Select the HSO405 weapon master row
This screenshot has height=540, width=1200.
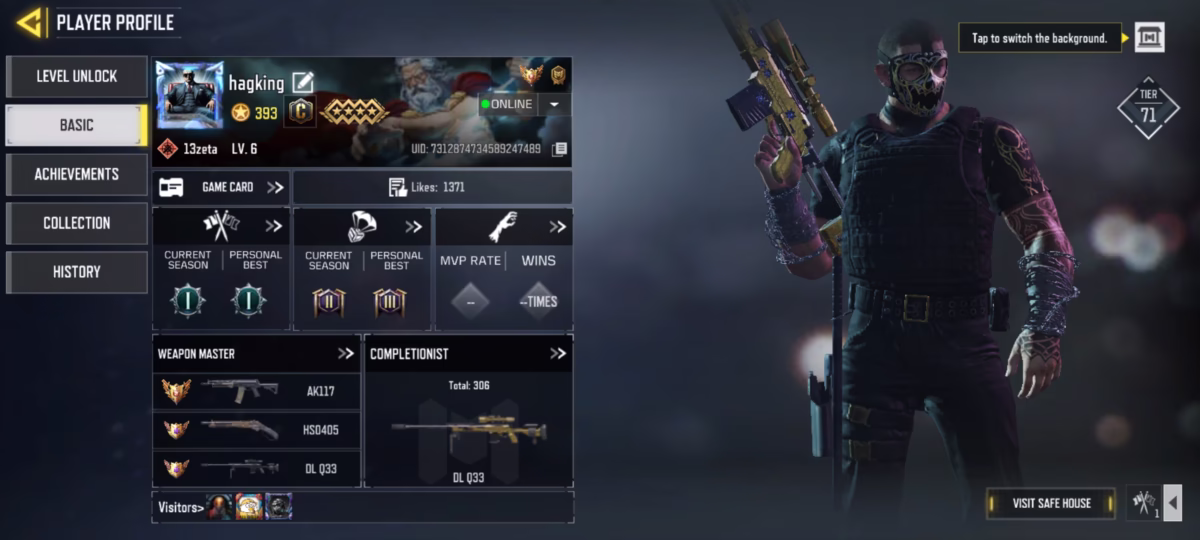pos(257,429)
